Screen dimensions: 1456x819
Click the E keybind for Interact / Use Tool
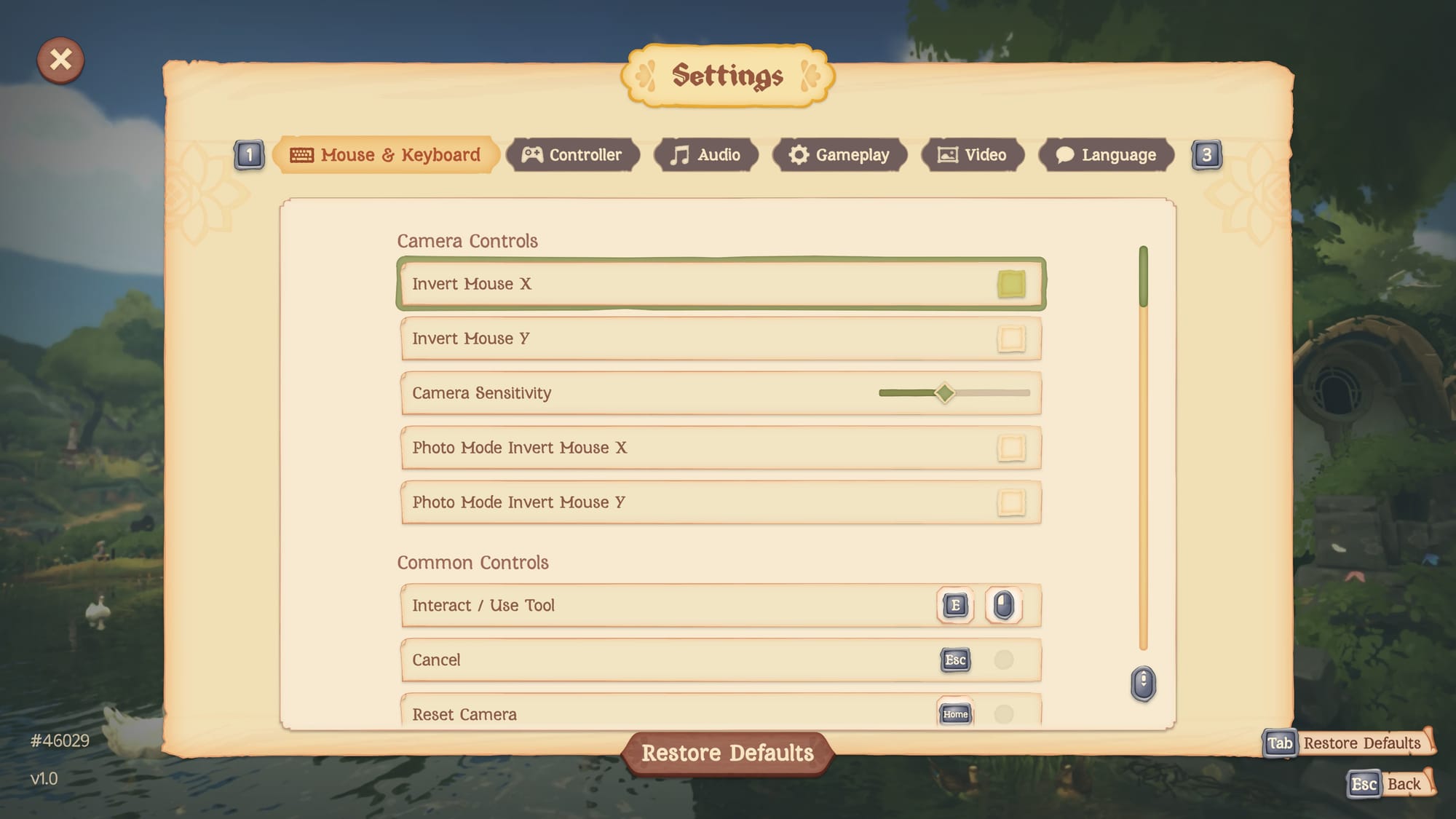click(x=954, y=605)
